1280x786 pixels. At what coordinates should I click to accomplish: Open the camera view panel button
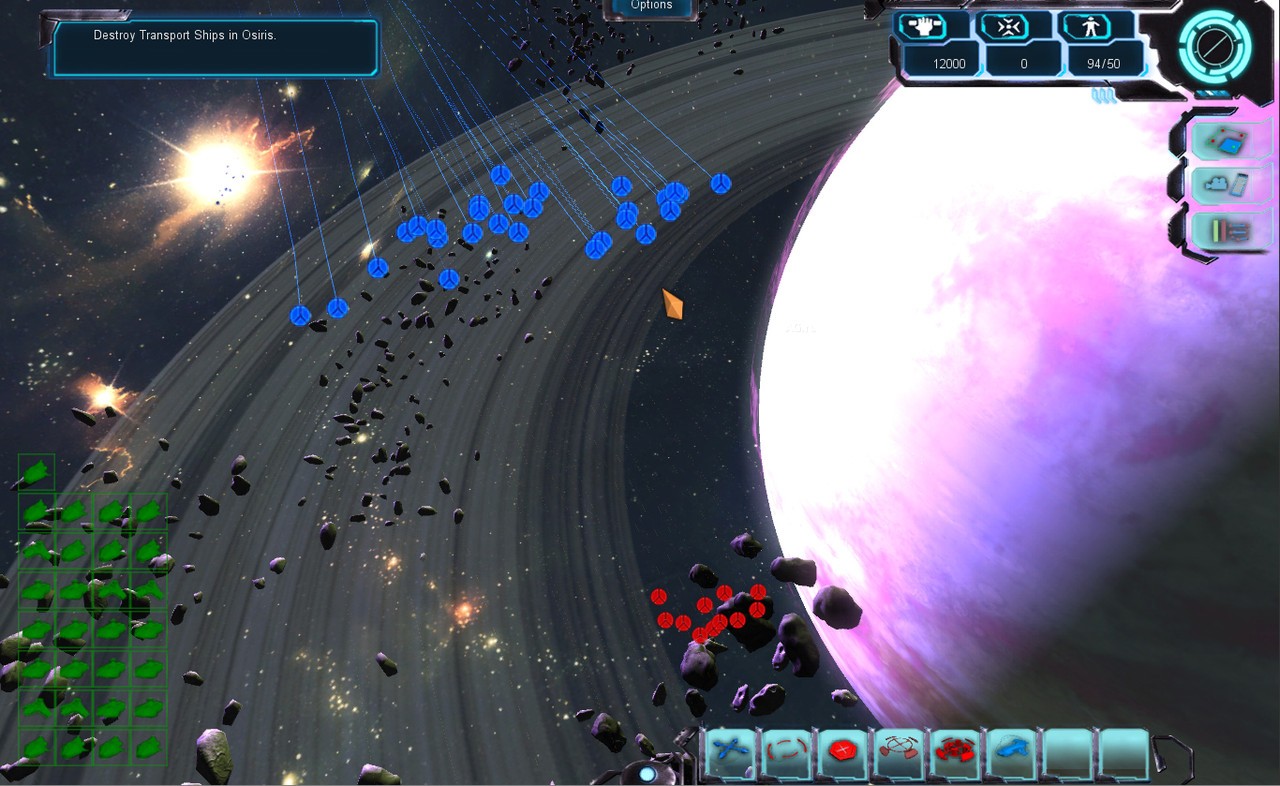[1230, 186]
